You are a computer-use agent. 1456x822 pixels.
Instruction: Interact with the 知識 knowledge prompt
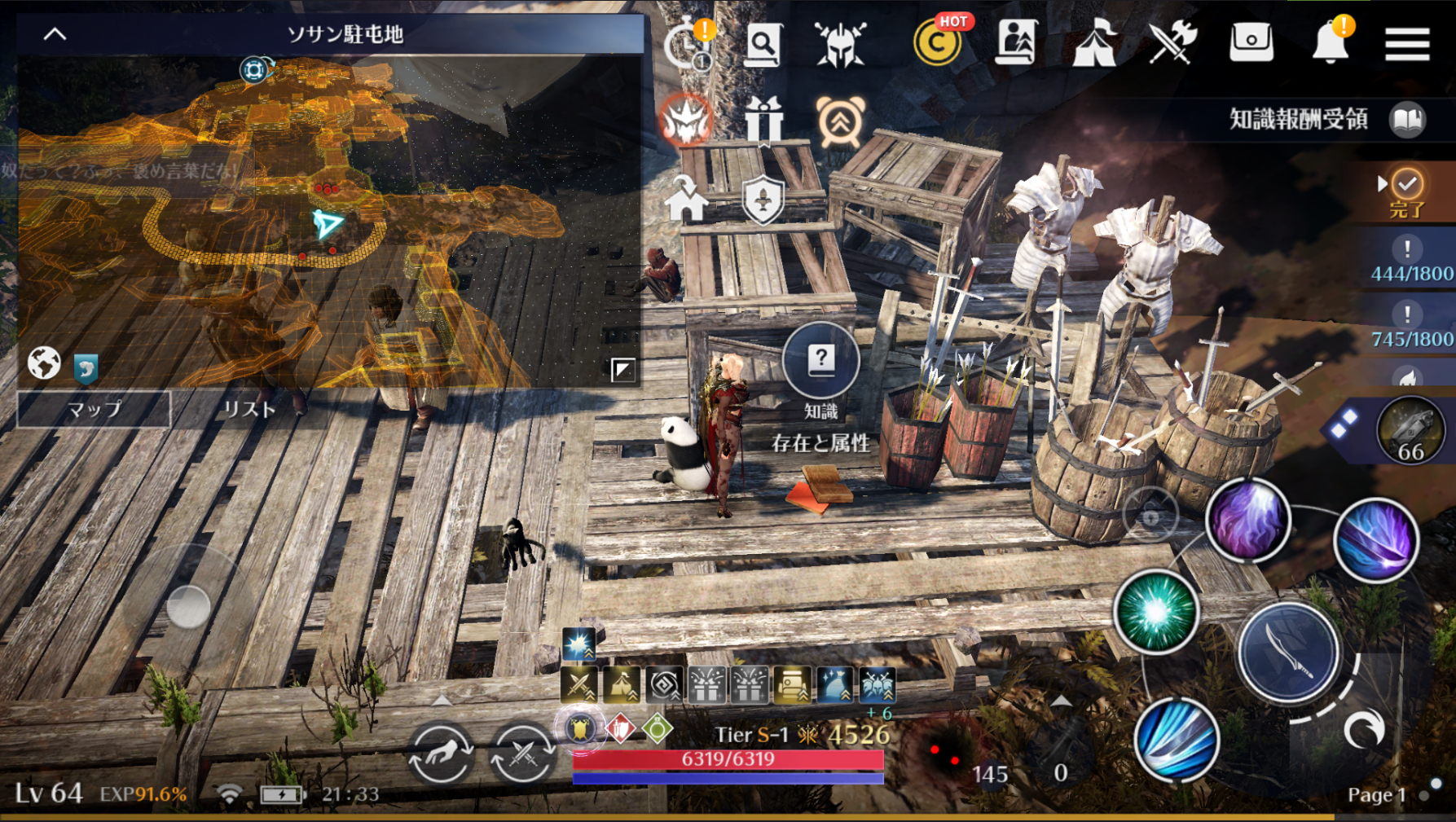pos(820,361)
